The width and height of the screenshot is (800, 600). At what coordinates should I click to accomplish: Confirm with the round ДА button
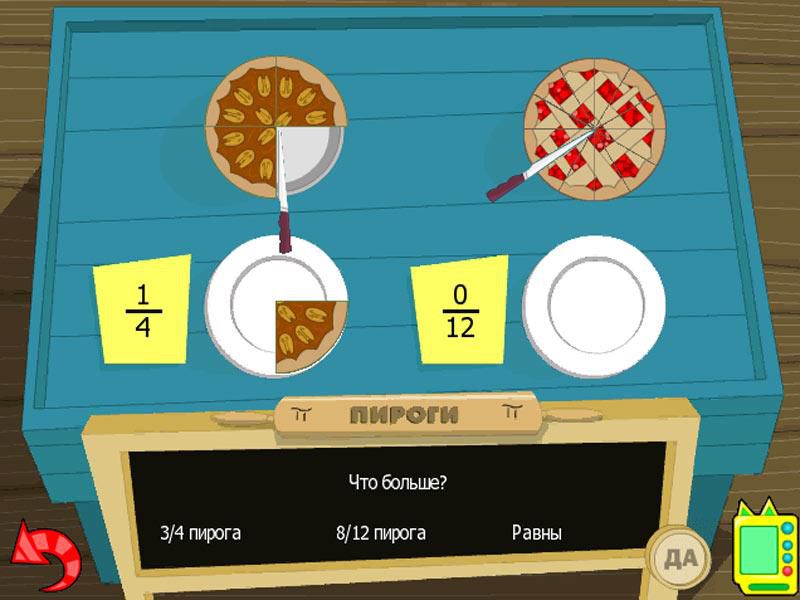click(676, 551)
